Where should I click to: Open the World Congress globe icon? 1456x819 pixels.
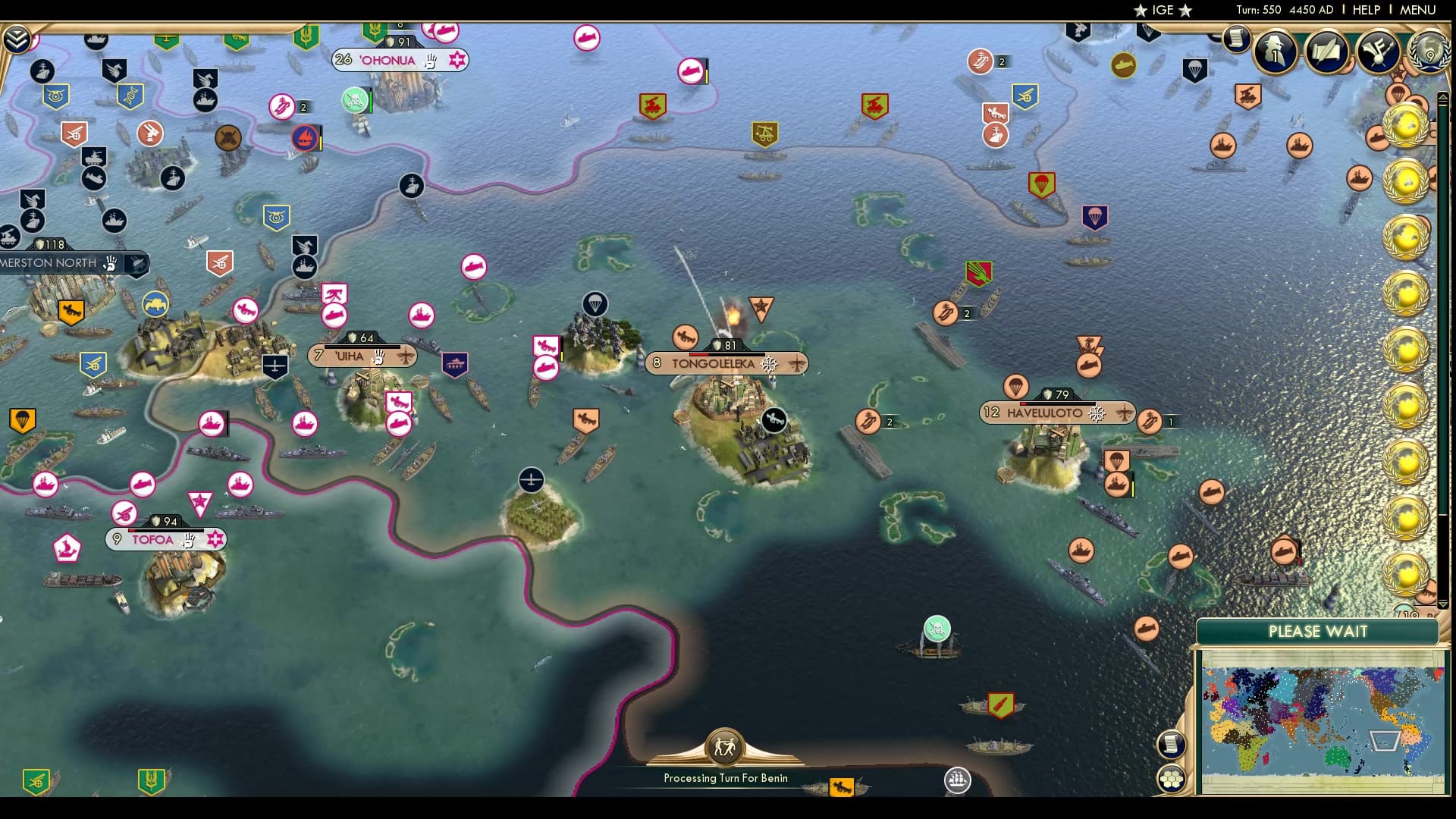pyautogui.click(x=1429, y=51)
